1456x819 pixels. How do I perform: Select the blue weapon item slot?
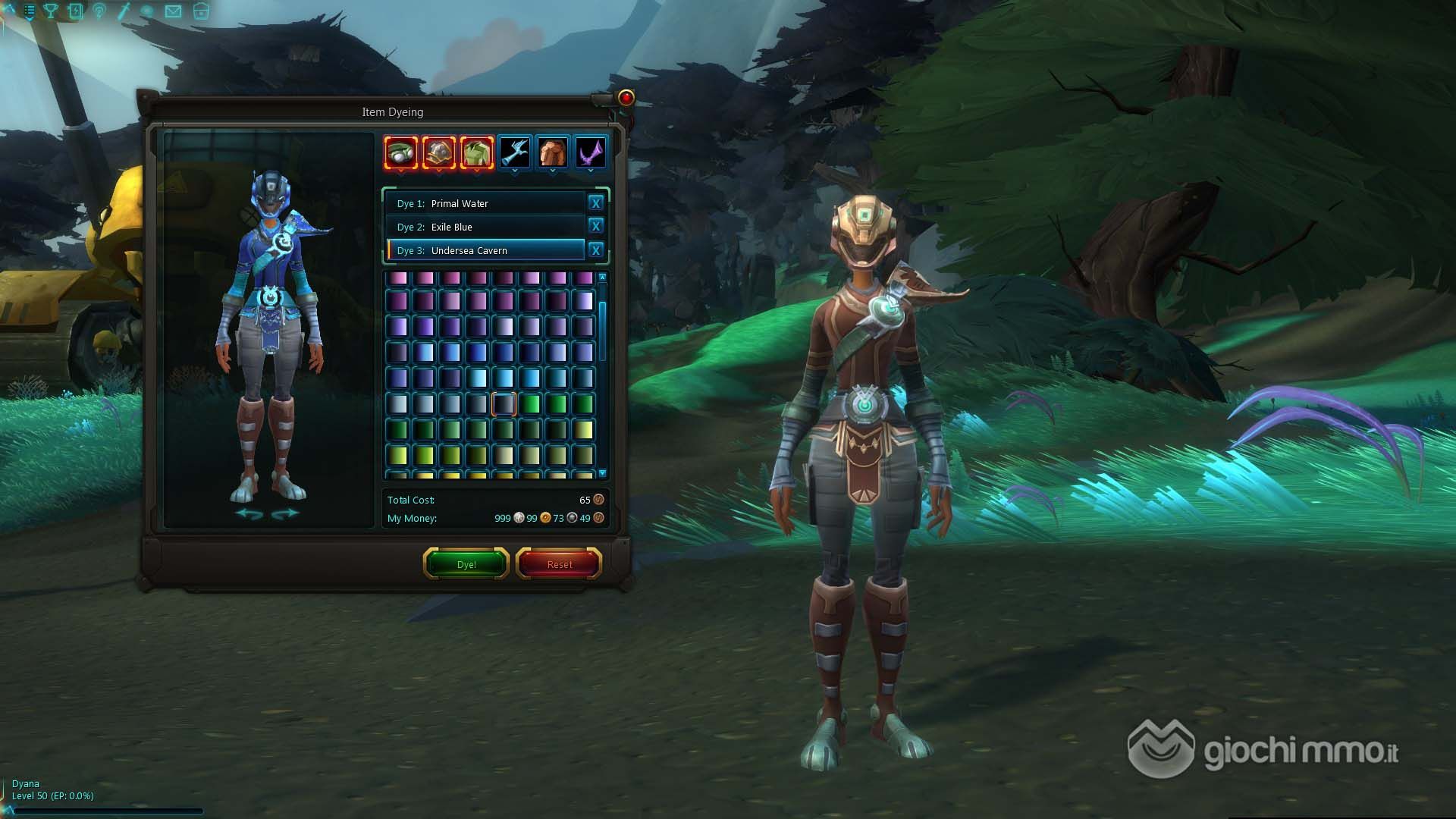tap(514, 153)
